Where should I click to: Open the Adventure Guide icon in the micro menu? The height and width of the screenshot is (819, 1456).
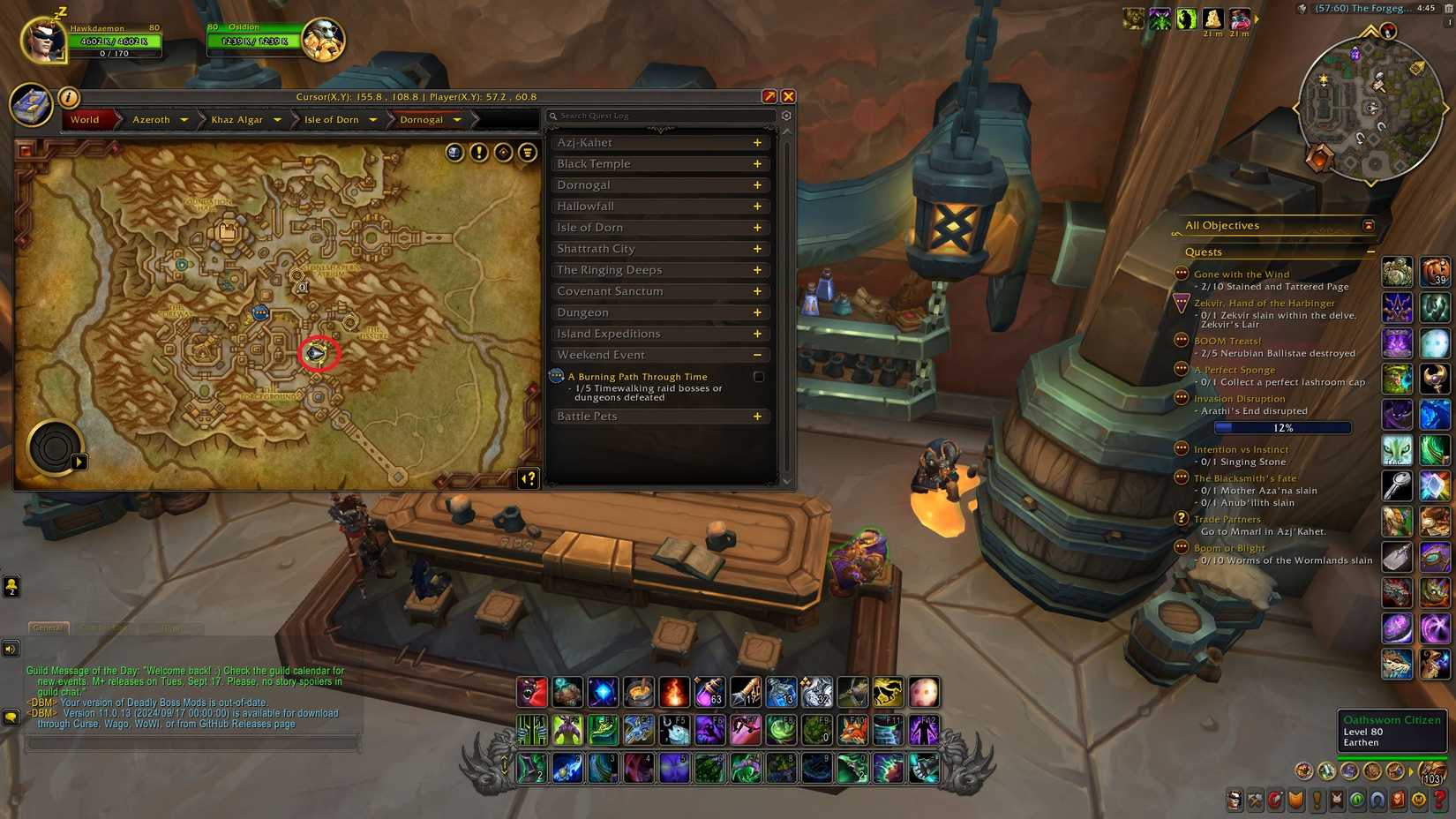click(x=1397, y=800)
